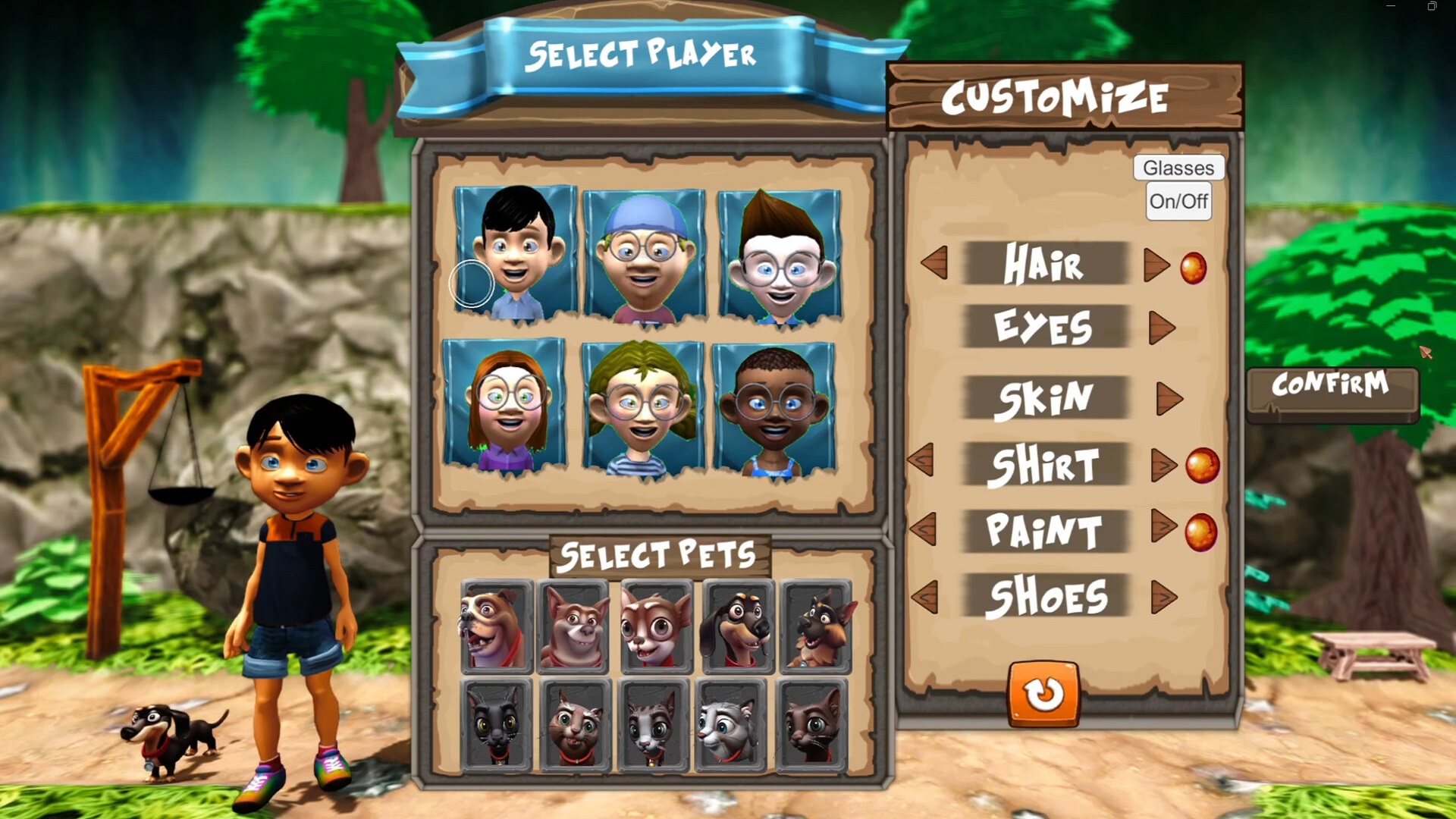Choose the black cat pet
1456x819 pixels.
(496, 725)
